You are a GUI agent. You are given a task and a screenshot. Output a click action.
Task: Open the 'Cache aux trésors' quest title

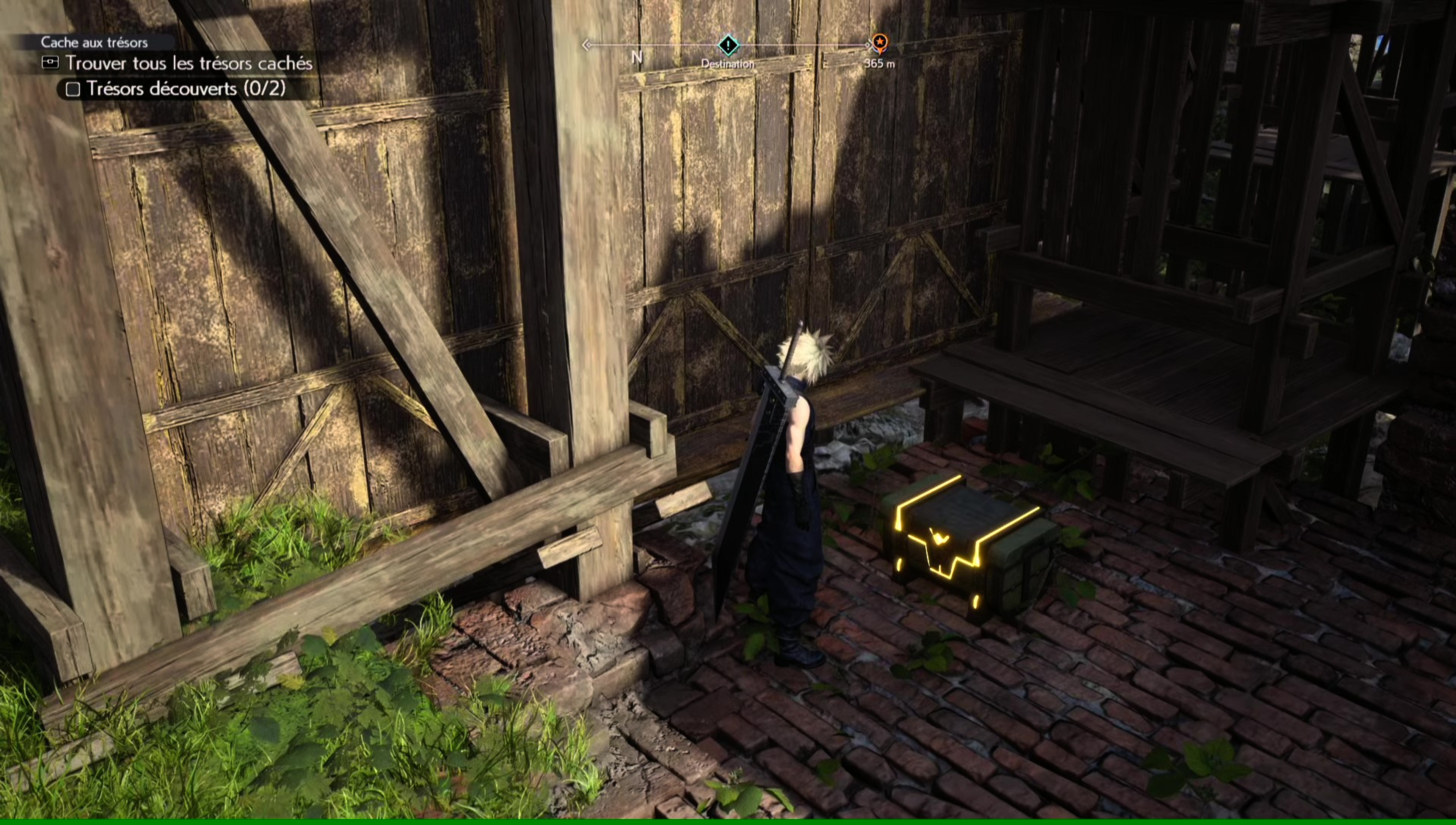pyautogui.click(x=94, y=42)
